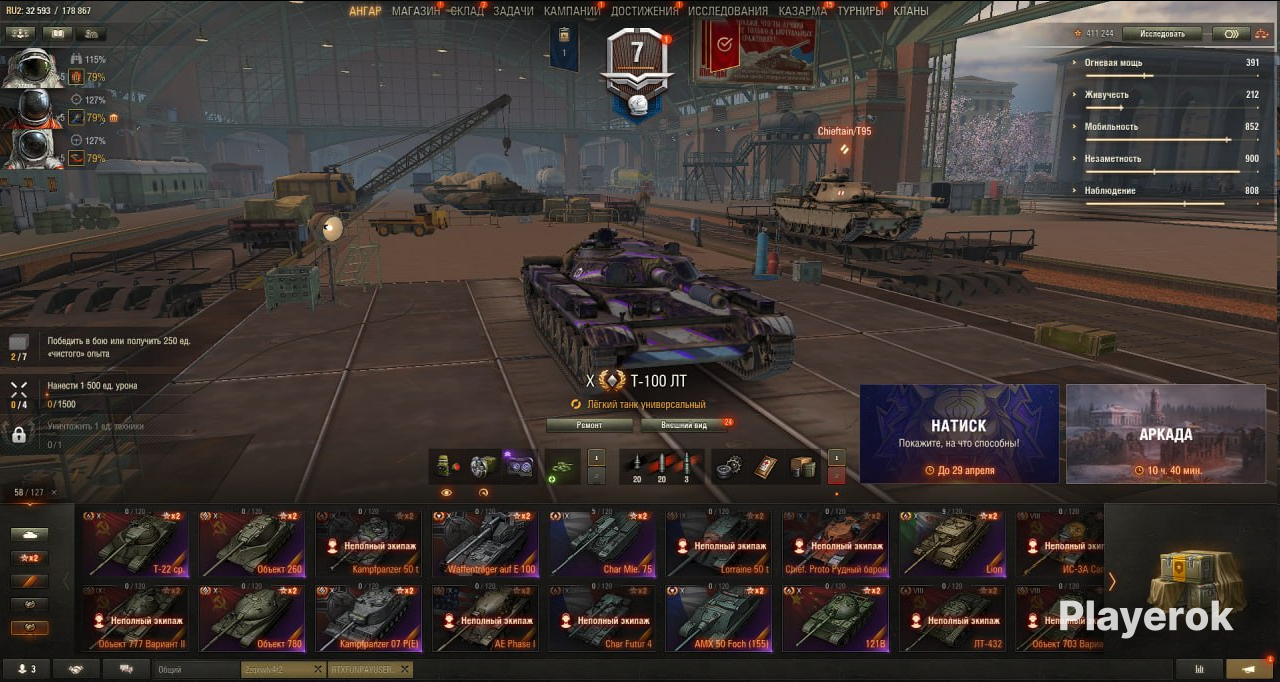This screenshot has height=682, width=1280.
Task: Open the КЛАНЫ tab
Action: [910, 11]
